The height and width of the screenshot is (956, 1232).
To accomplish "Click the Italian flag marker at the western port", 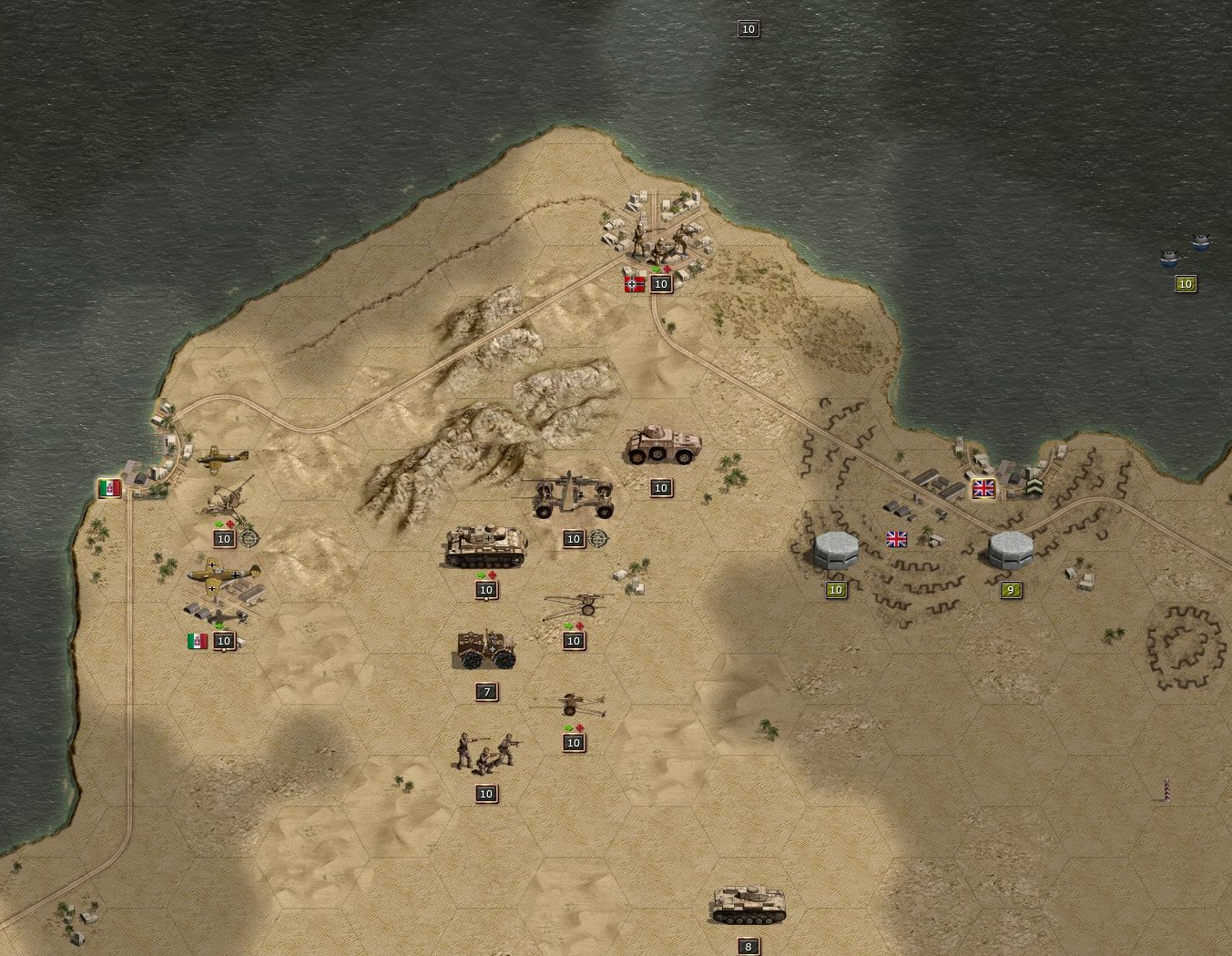I will pos(111,488).
